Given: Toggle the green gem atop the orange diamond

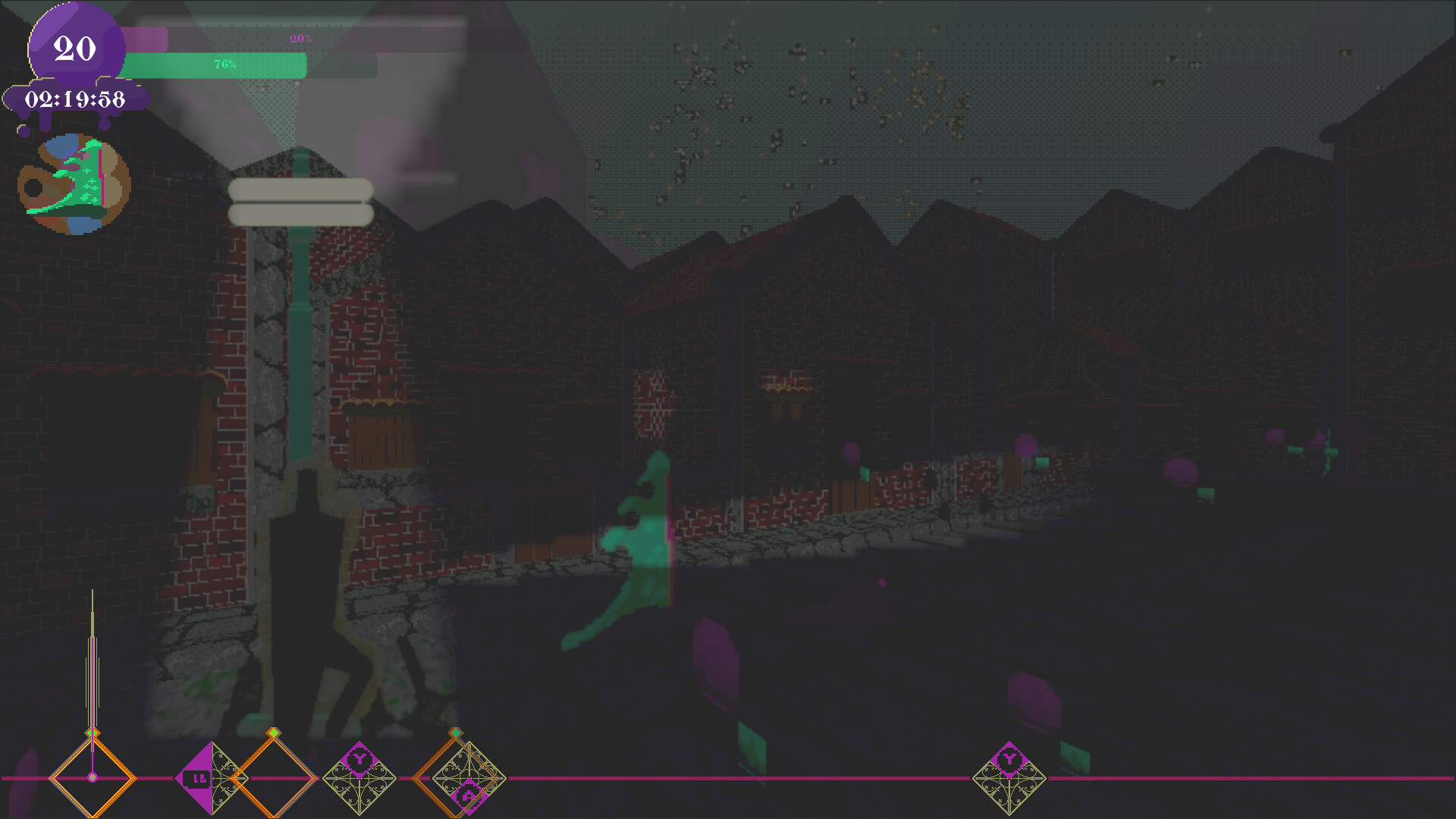Looking at the screenshot, I should [x=273, y=732].
